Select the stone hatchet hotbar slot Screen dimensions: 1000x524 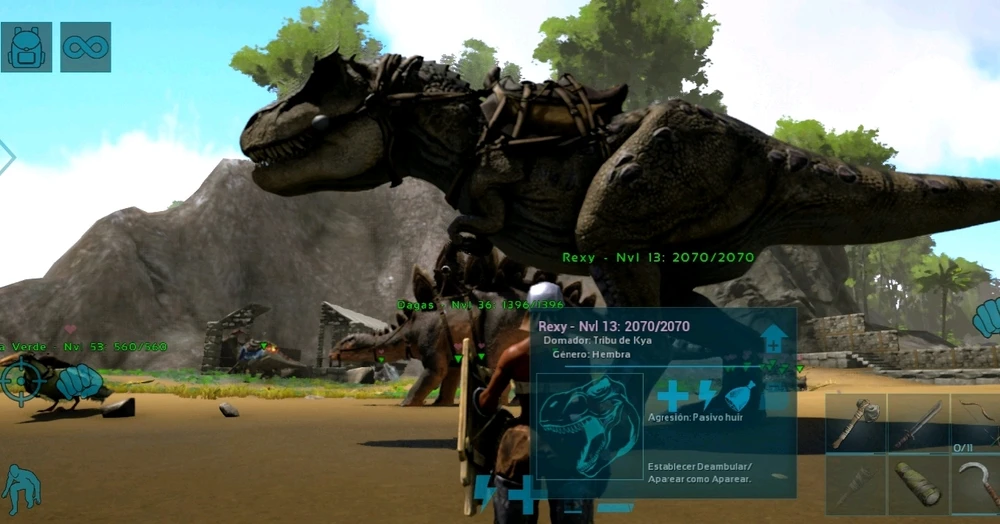pyautogui.click(x=855, y=423)
